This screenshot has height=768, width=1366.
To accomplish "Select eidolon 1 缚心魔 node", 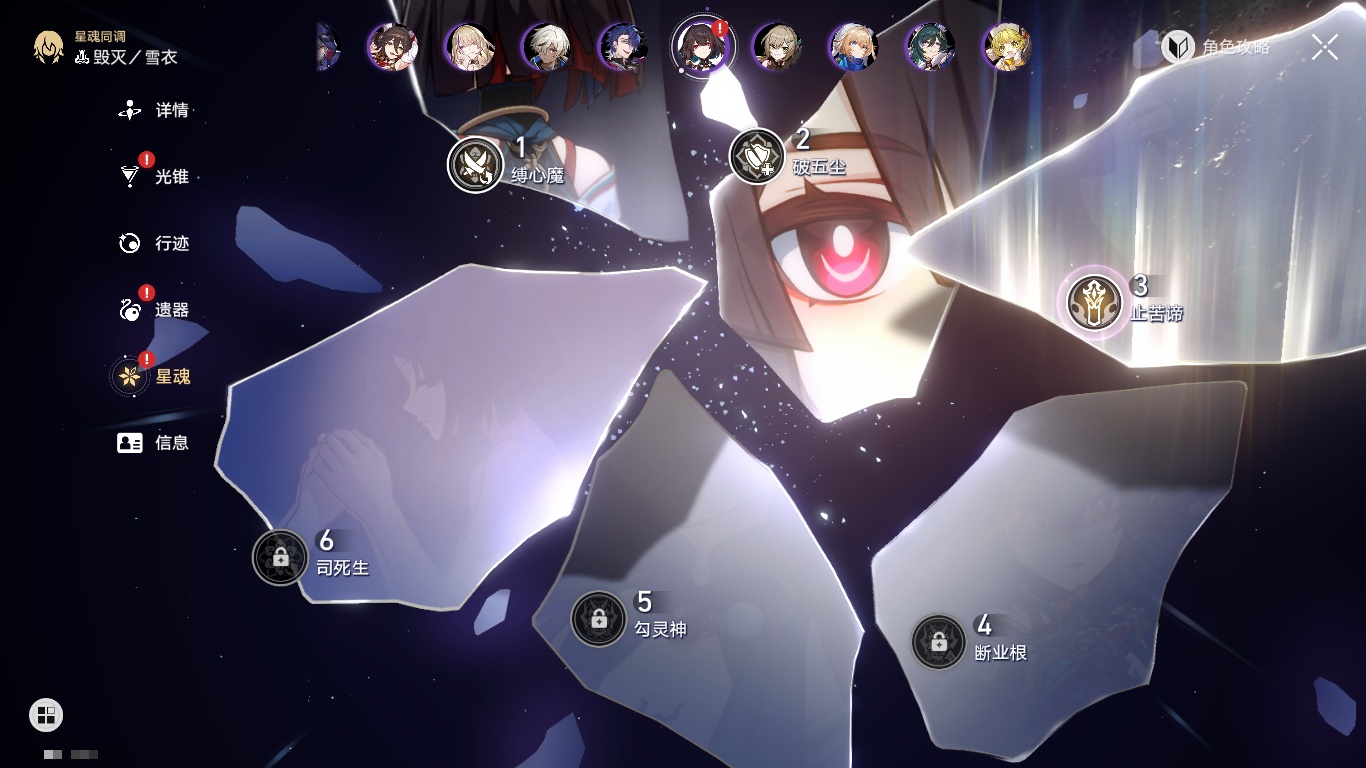I will pyautogui.click(x=475, y=164).
